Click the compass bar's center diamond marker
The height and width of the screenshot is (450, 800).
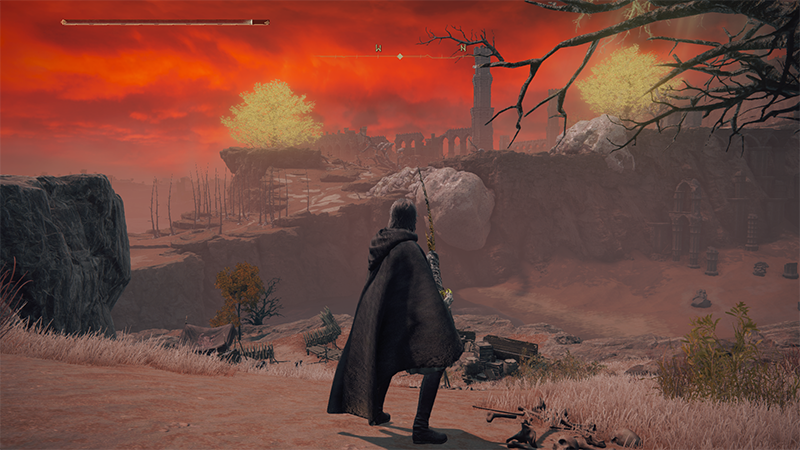[x=400, y=56]
